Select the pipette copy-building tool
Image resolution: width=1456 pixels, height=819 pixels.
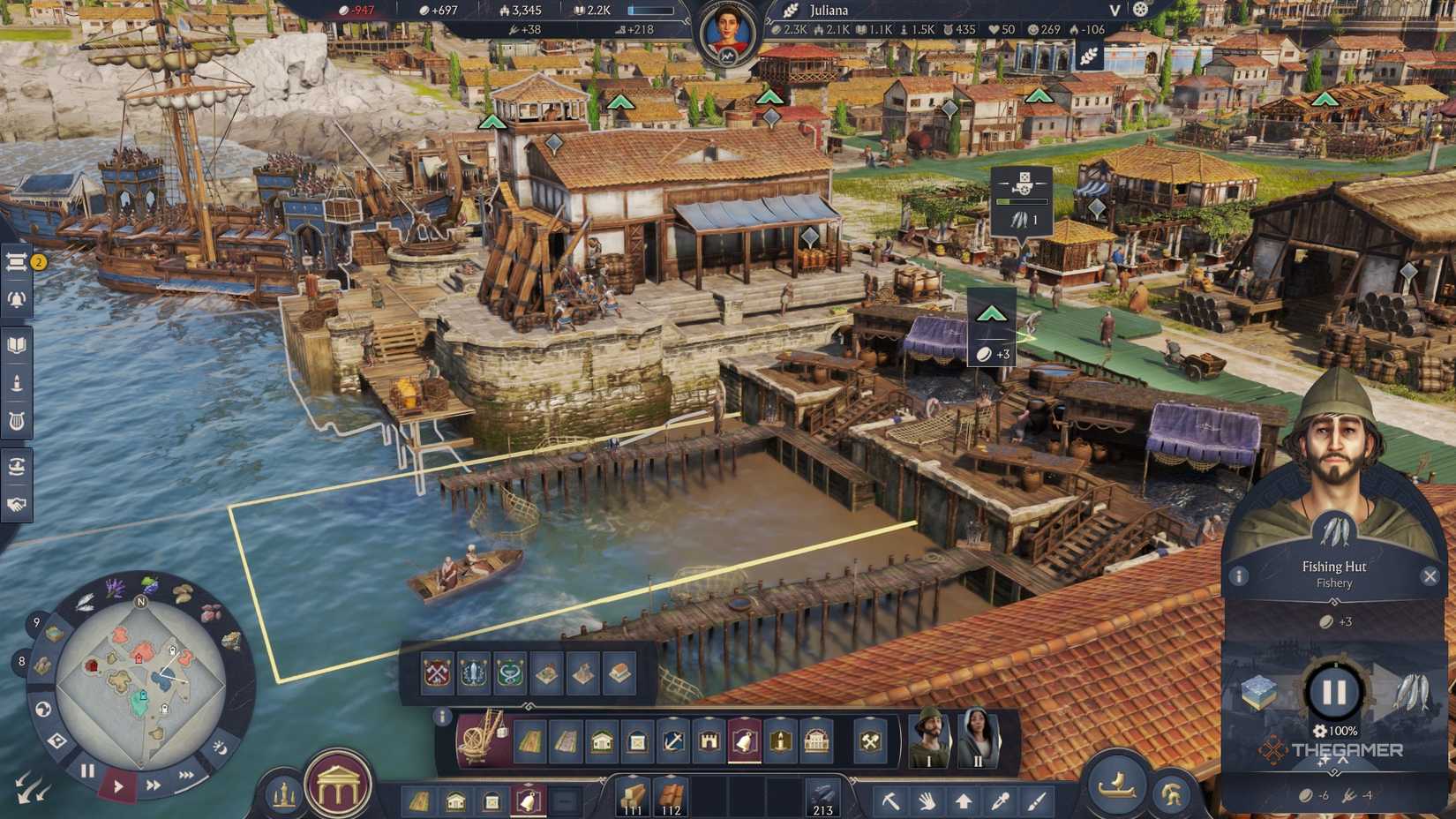click(x=1000, y=800)
